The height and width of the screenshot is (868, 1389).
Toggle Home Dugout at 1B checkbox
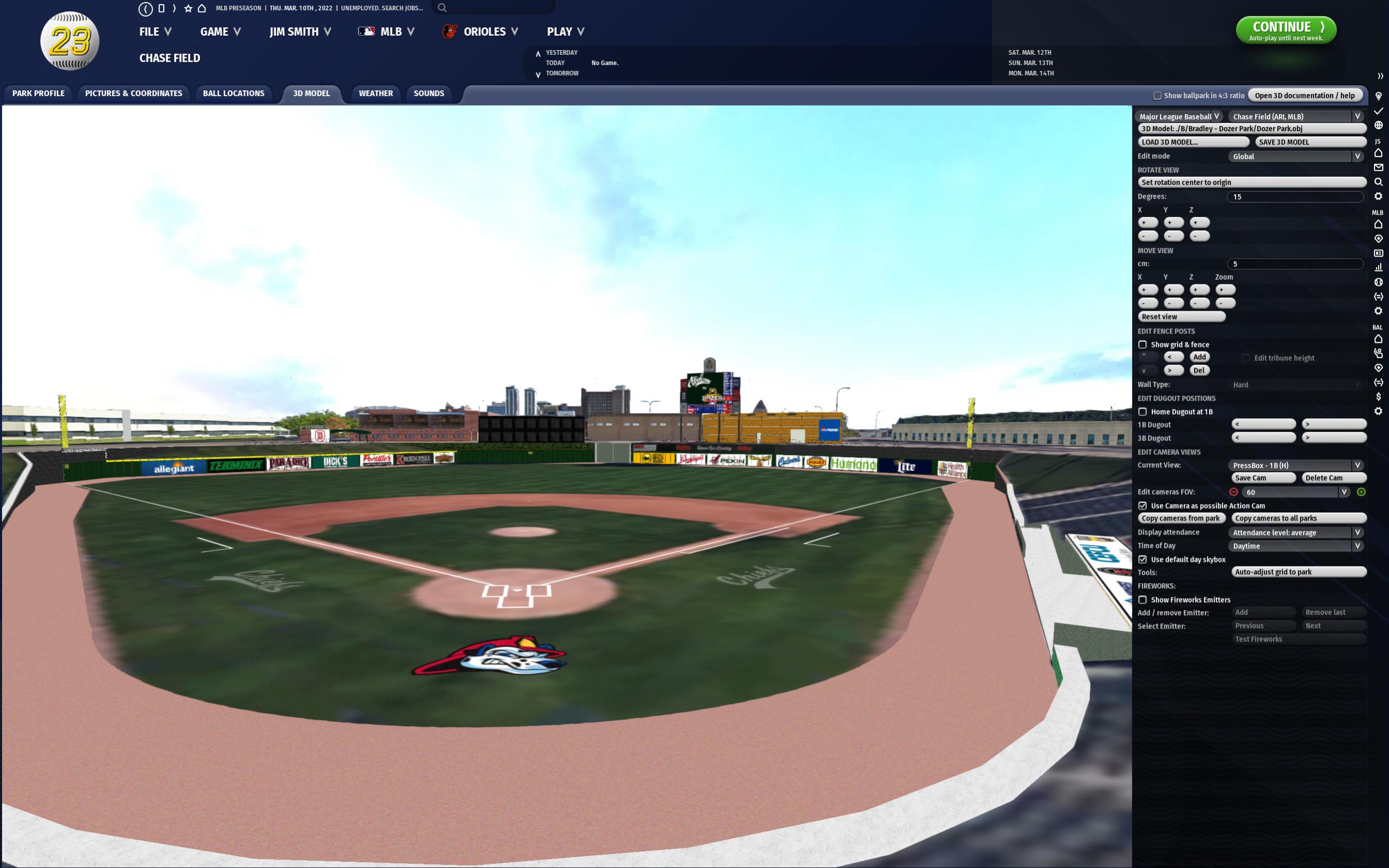(1143, 412)
